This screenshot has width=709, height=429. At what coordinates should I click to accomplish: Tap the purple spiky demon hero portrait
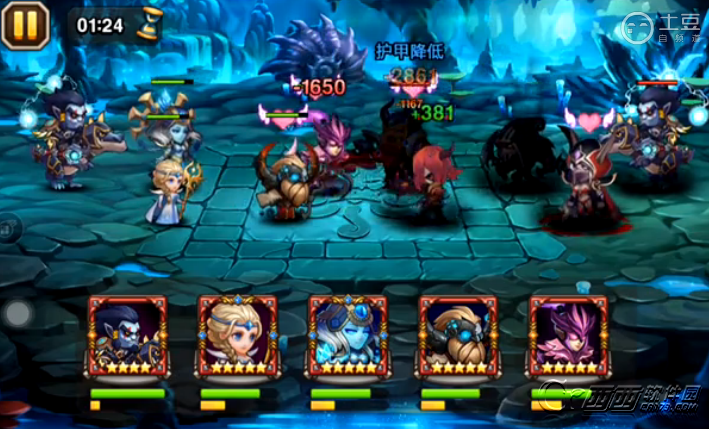(x=568, y=335)
